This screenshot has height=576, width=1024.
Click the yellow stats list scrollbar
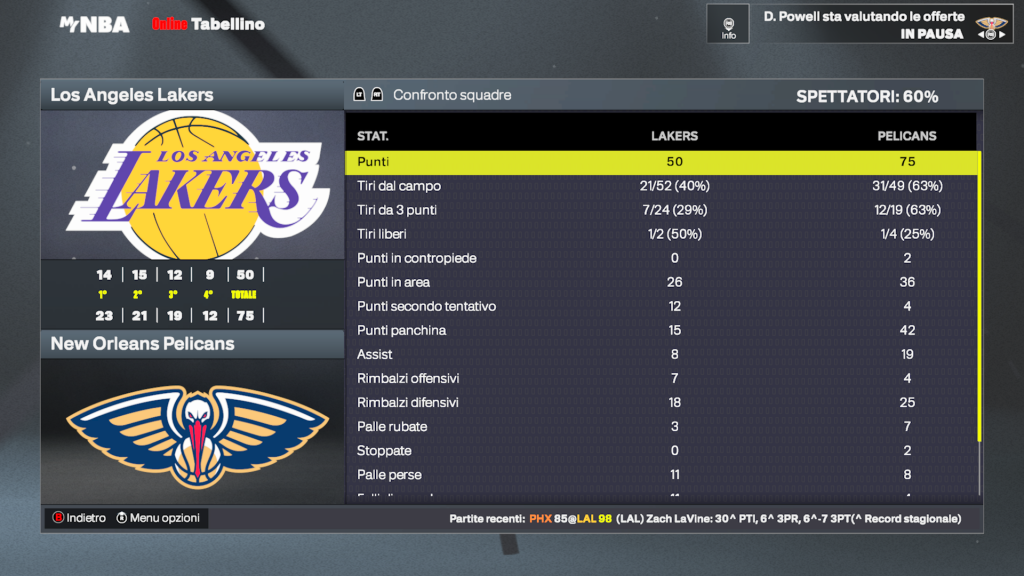[x=980, y=296]
